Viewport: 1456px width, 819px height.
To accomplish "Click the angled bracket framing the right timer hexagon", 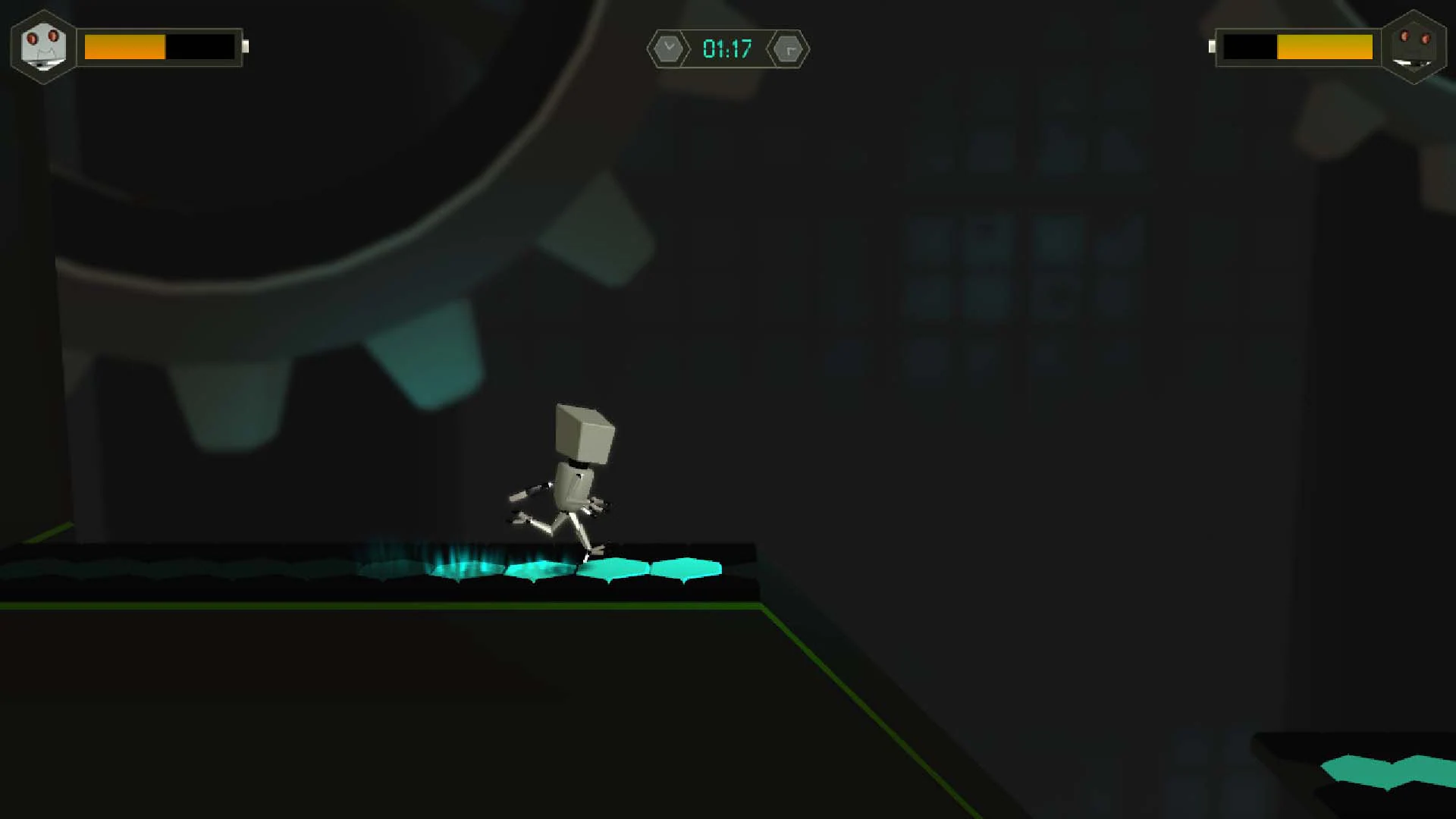I will (x=805, y=49).
